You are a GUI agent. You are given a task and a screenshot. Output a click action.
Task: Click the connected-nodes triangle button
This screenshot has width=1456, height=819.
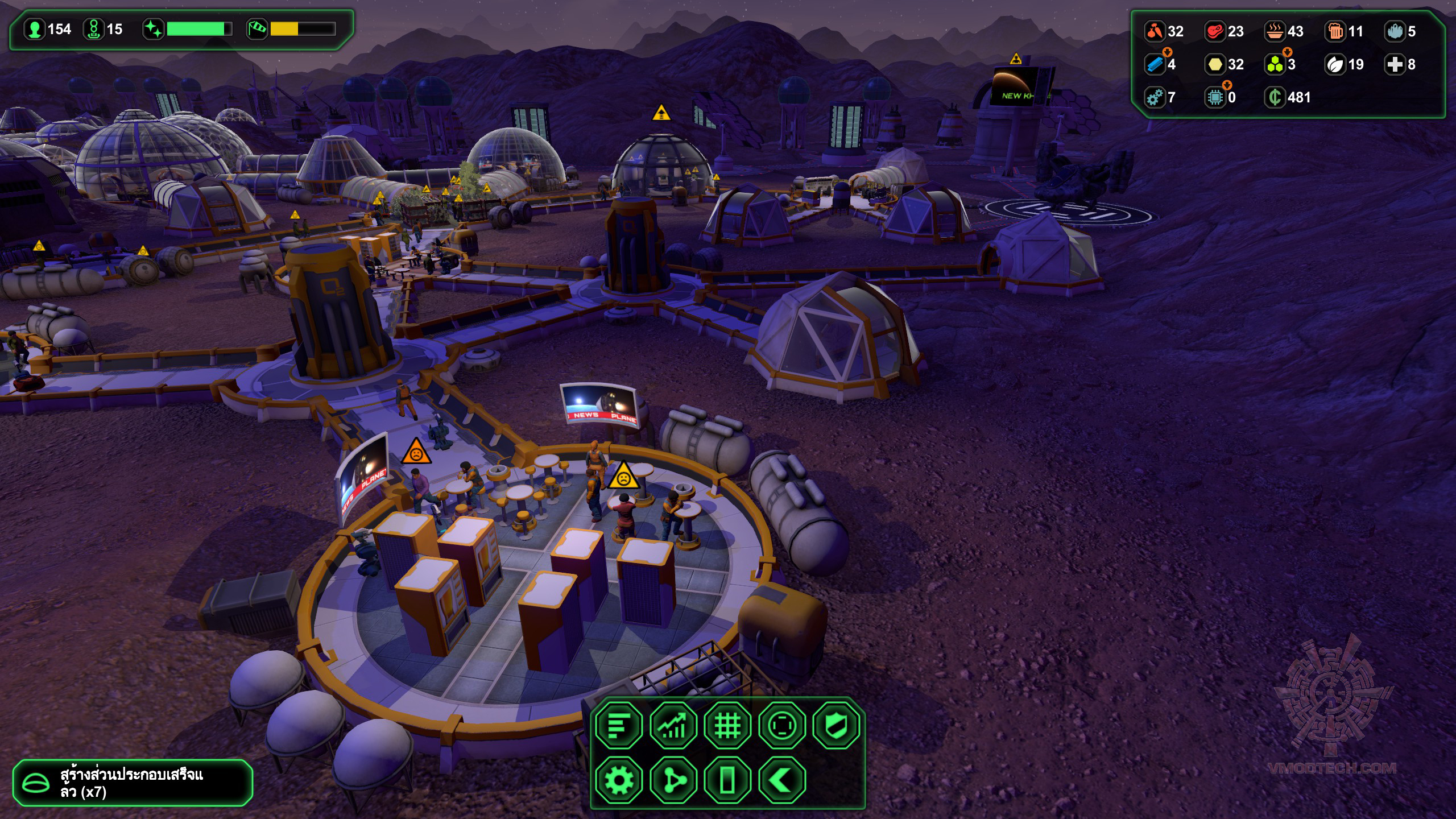click(x=673, y=780)
